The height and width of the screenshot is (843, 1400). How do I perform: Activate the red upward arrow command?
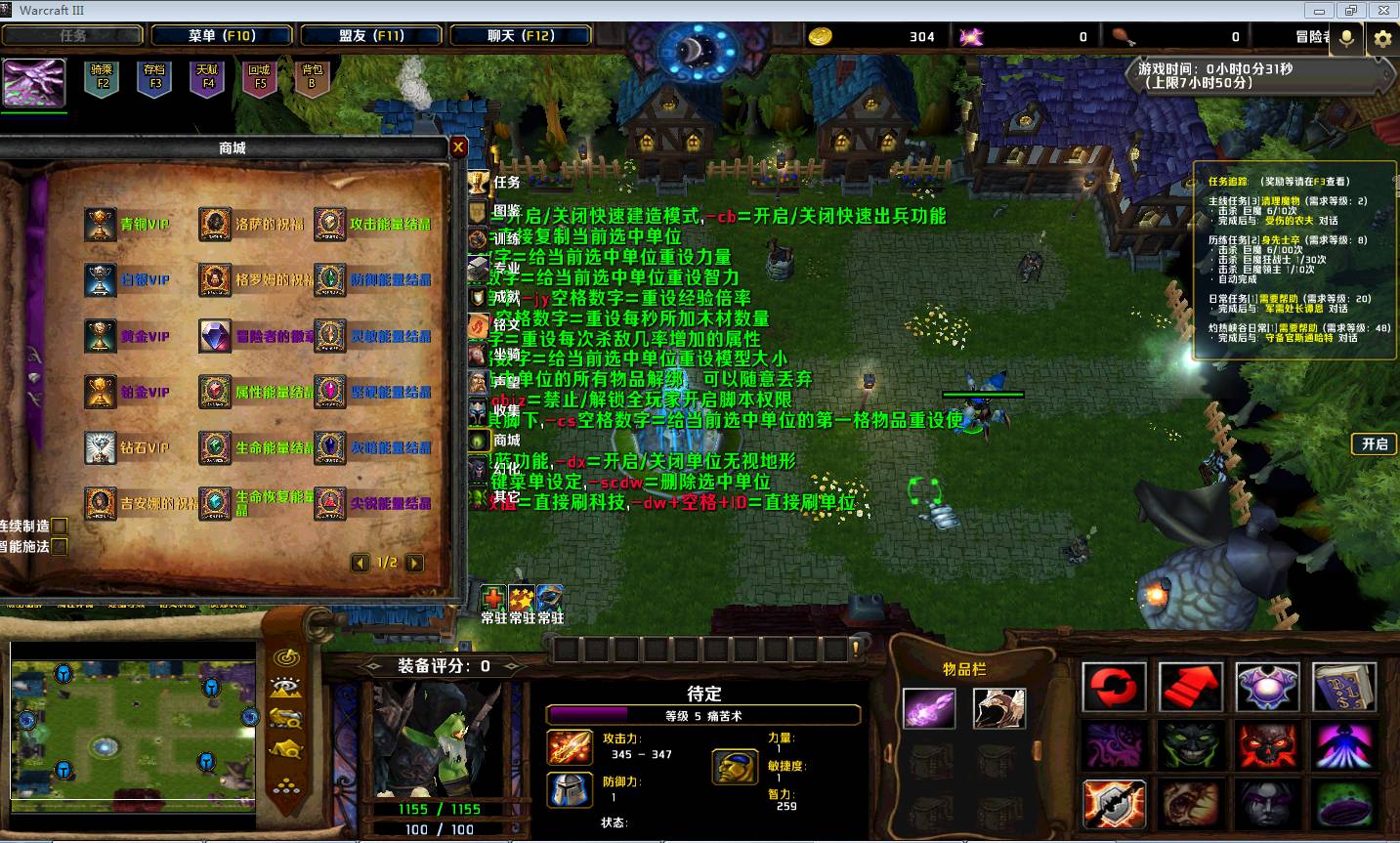[1191, 687]
